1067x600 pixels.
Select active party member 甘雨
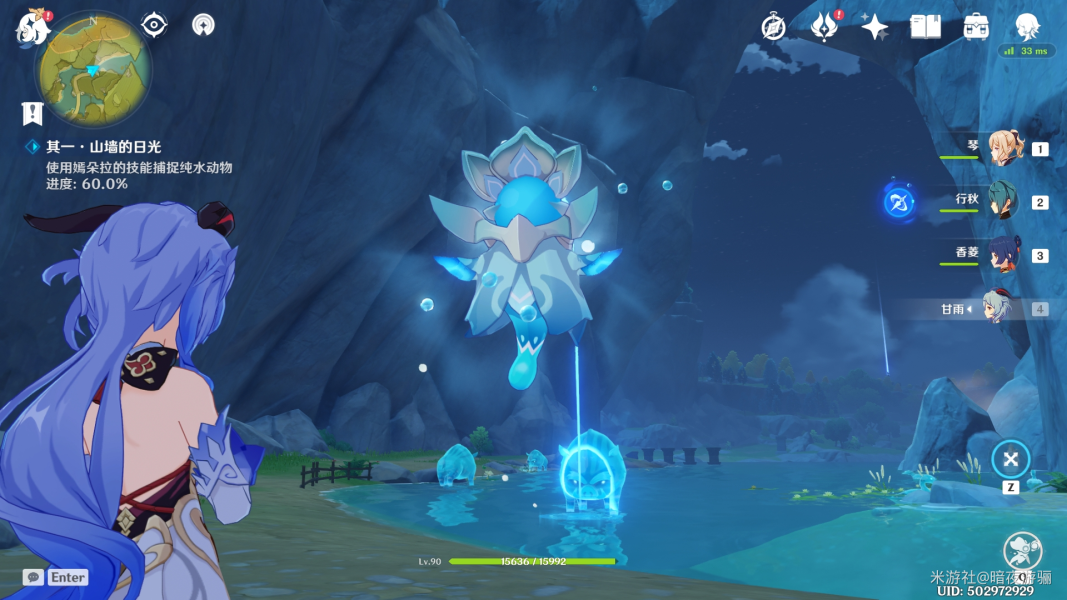coord(1001,308)
